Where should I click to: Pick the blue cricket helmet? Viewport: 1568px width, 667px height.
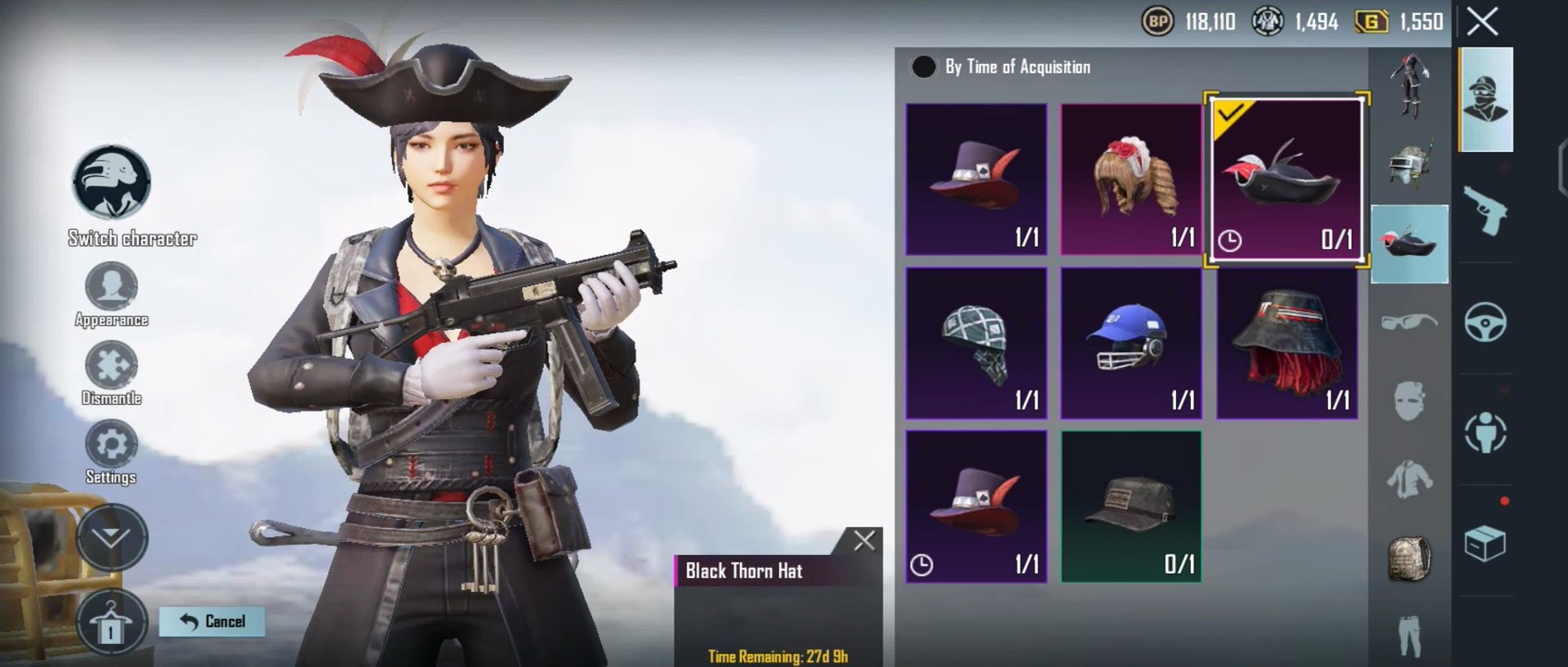[x=1131, y=343]
